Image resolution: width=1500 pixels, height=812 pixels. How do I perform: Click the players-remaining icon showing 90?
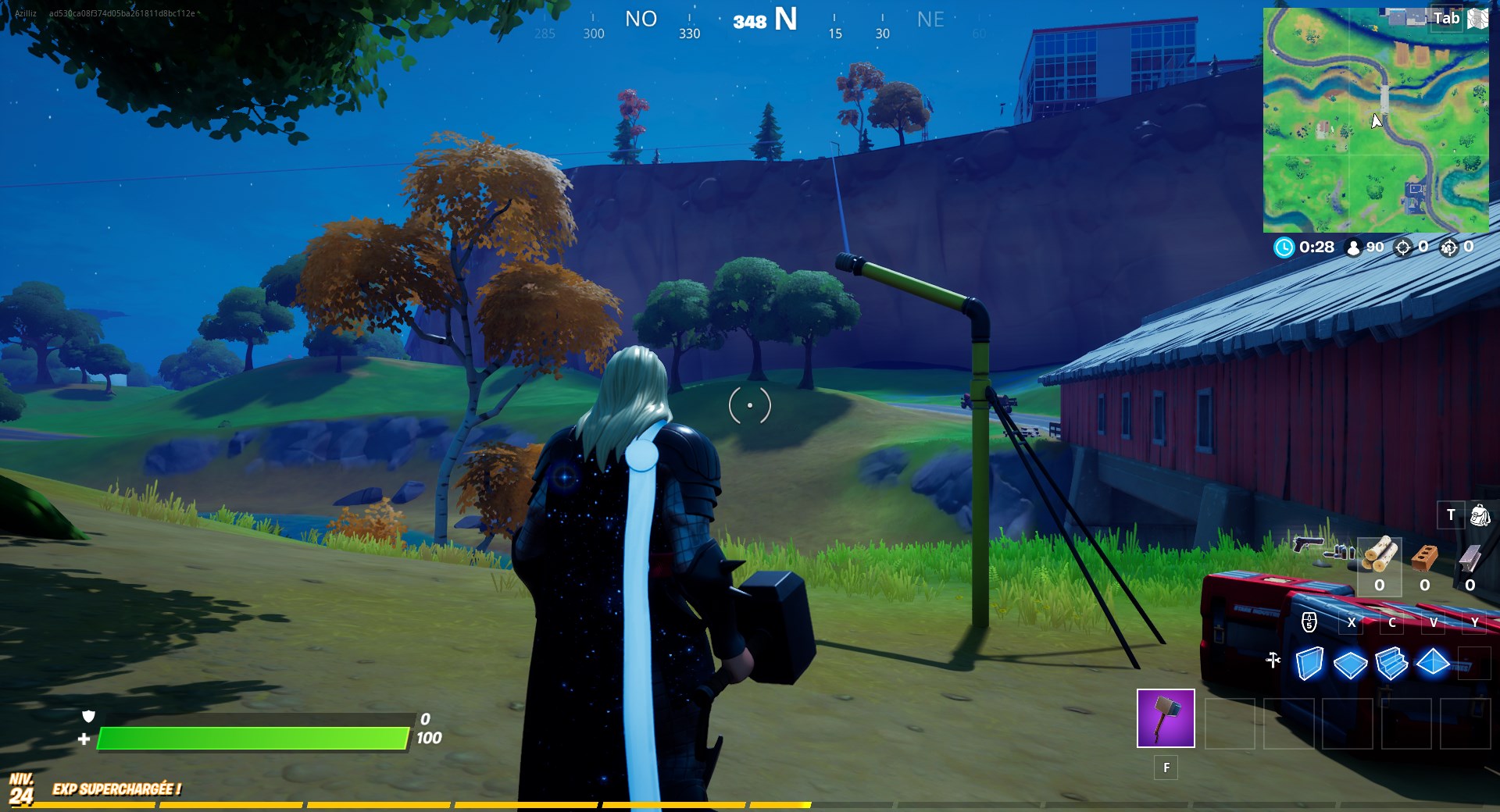click(1352, 248)
